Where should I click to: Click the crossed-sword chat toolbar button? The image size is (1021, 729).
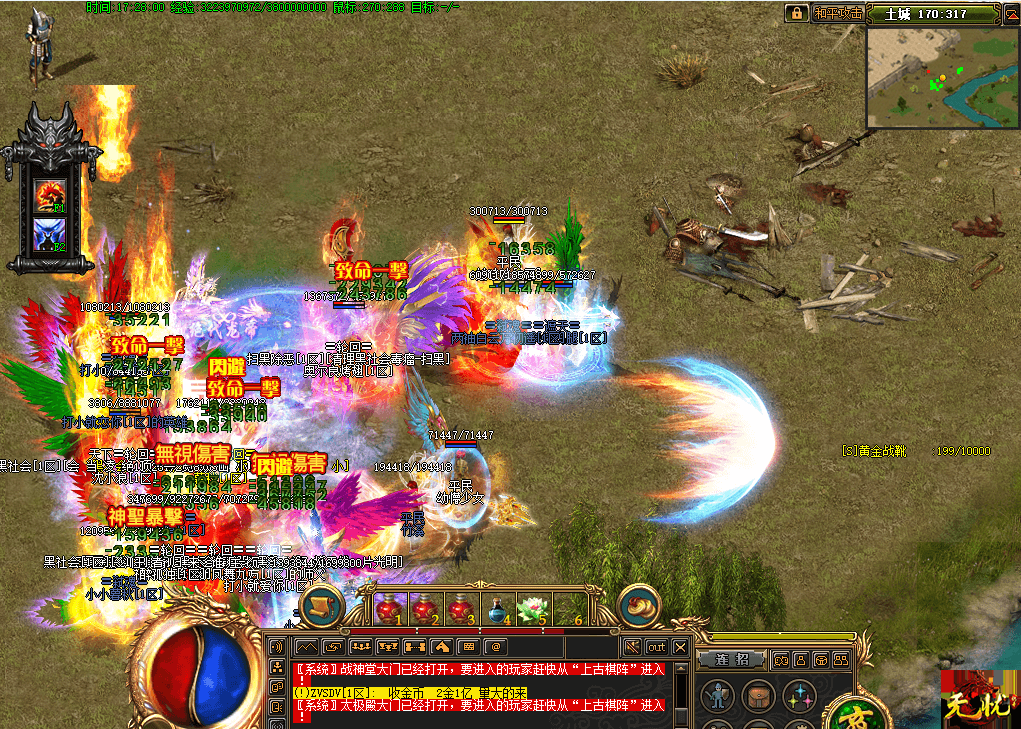[631, 647]
